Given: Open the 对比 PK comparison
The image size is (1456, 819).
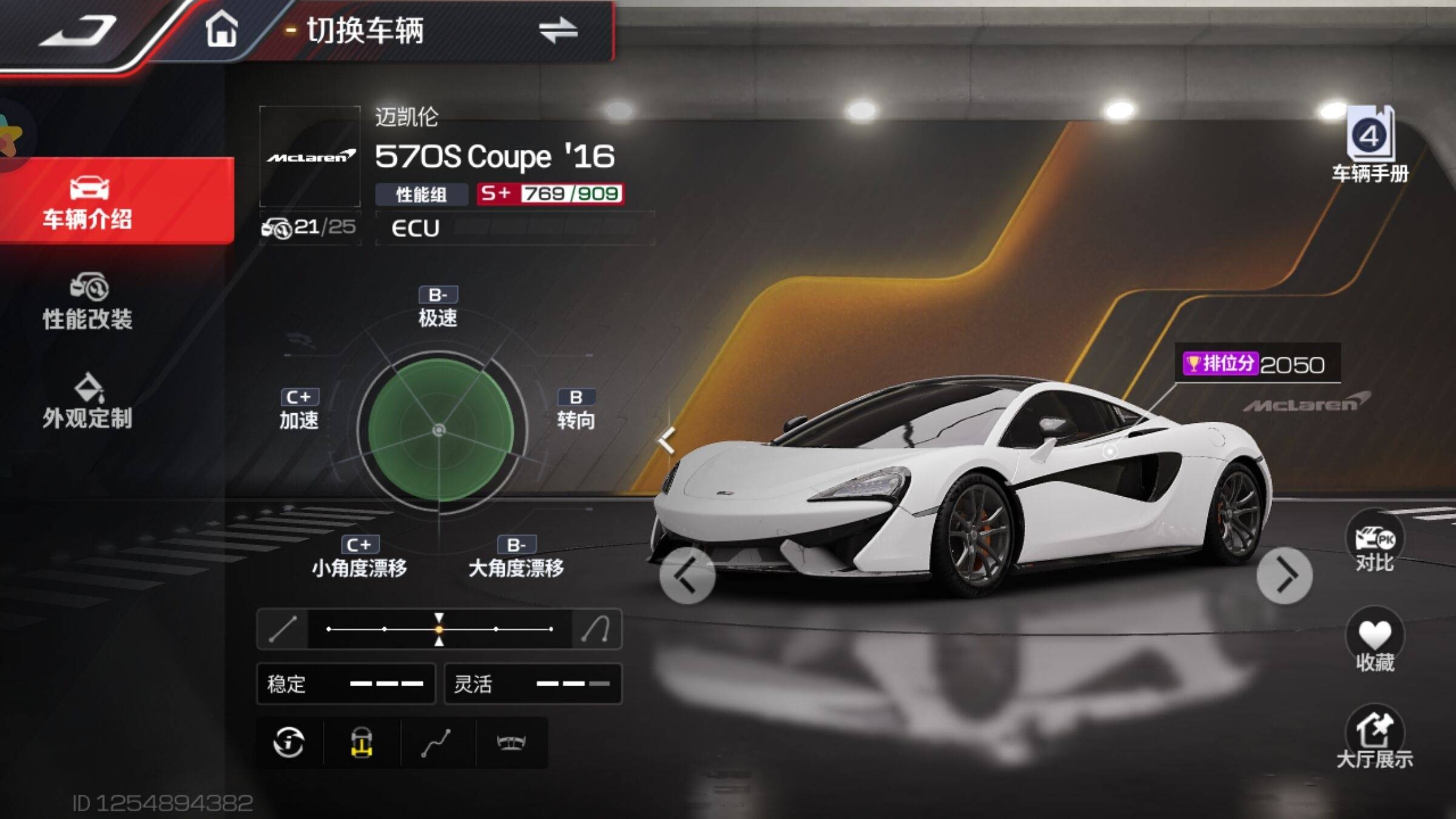Looking at the screenshot, I should pyautogui.click(x=1375, y=543).
